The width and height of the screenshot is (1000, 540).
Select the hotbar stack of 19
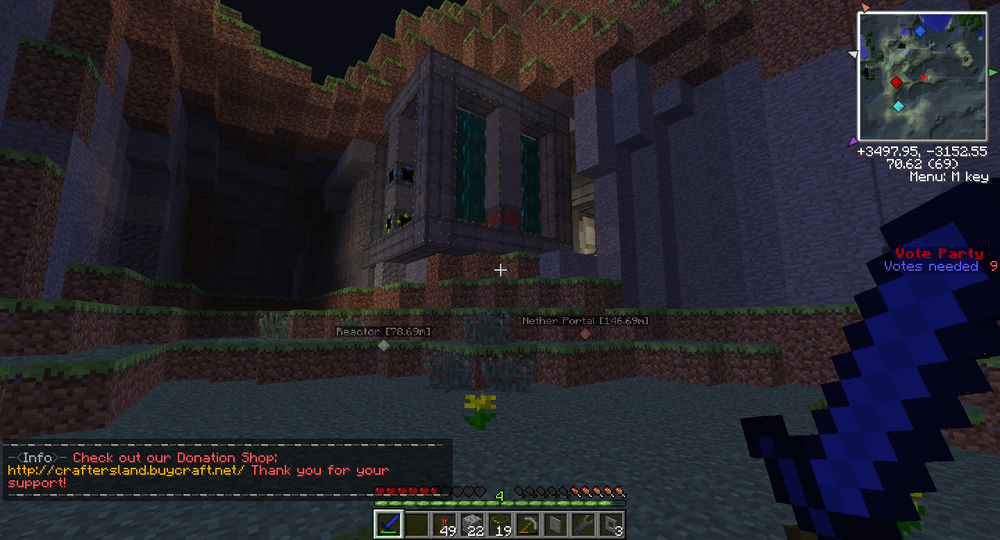500,524
